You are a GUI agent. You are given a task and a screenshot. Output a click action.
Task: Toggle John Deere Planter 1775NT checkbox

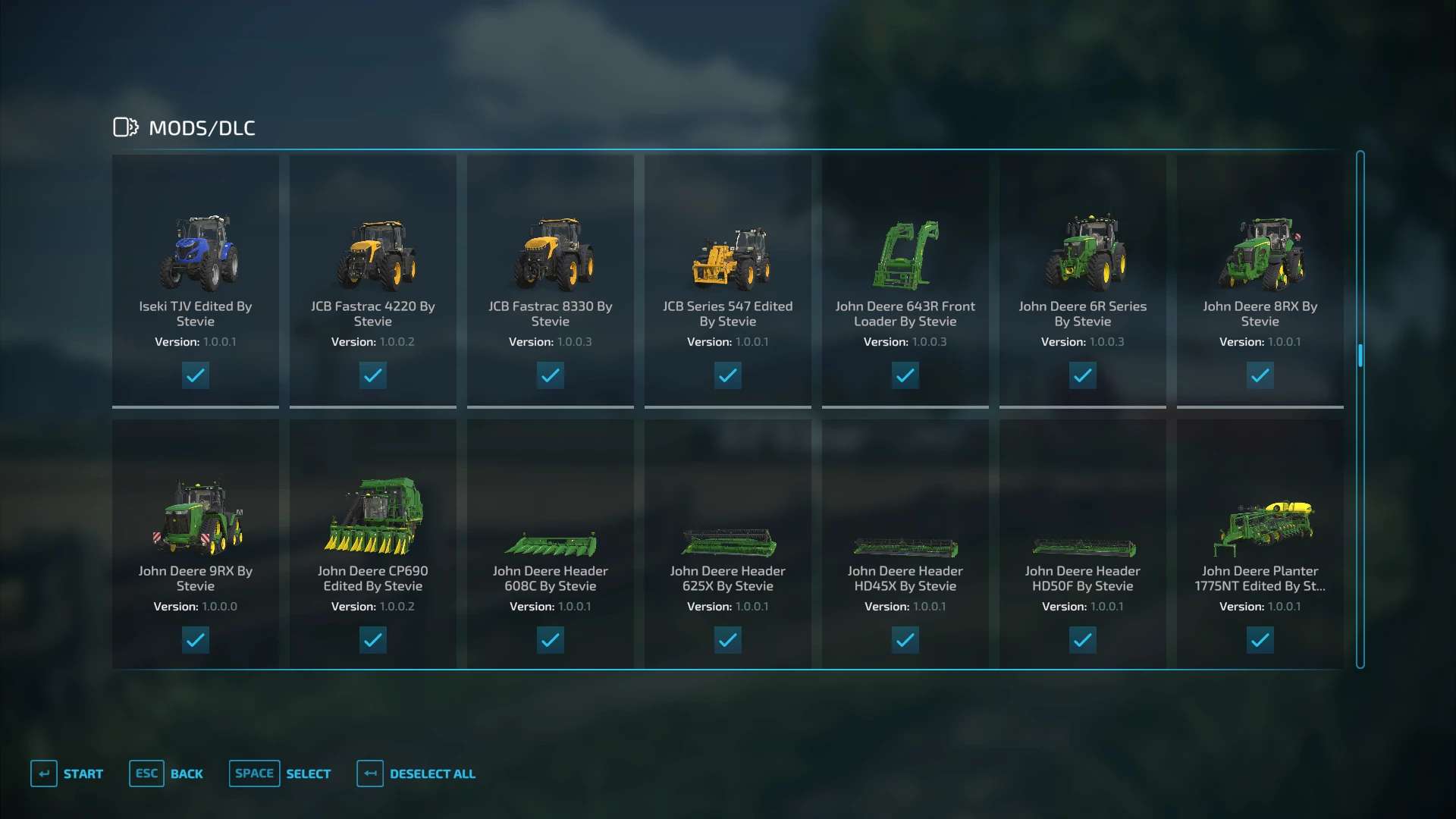coord(1260,640)
